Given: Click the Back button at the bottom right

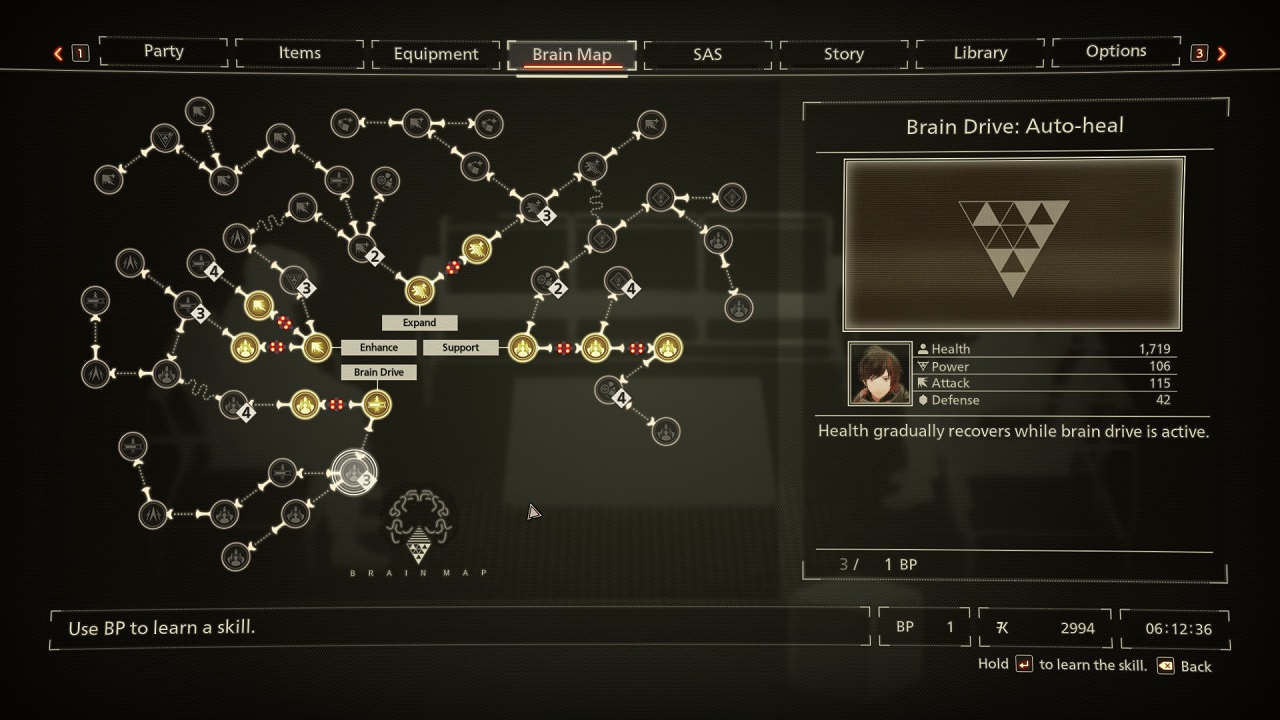Looking at the screenshot, I should coord(1185,666).
